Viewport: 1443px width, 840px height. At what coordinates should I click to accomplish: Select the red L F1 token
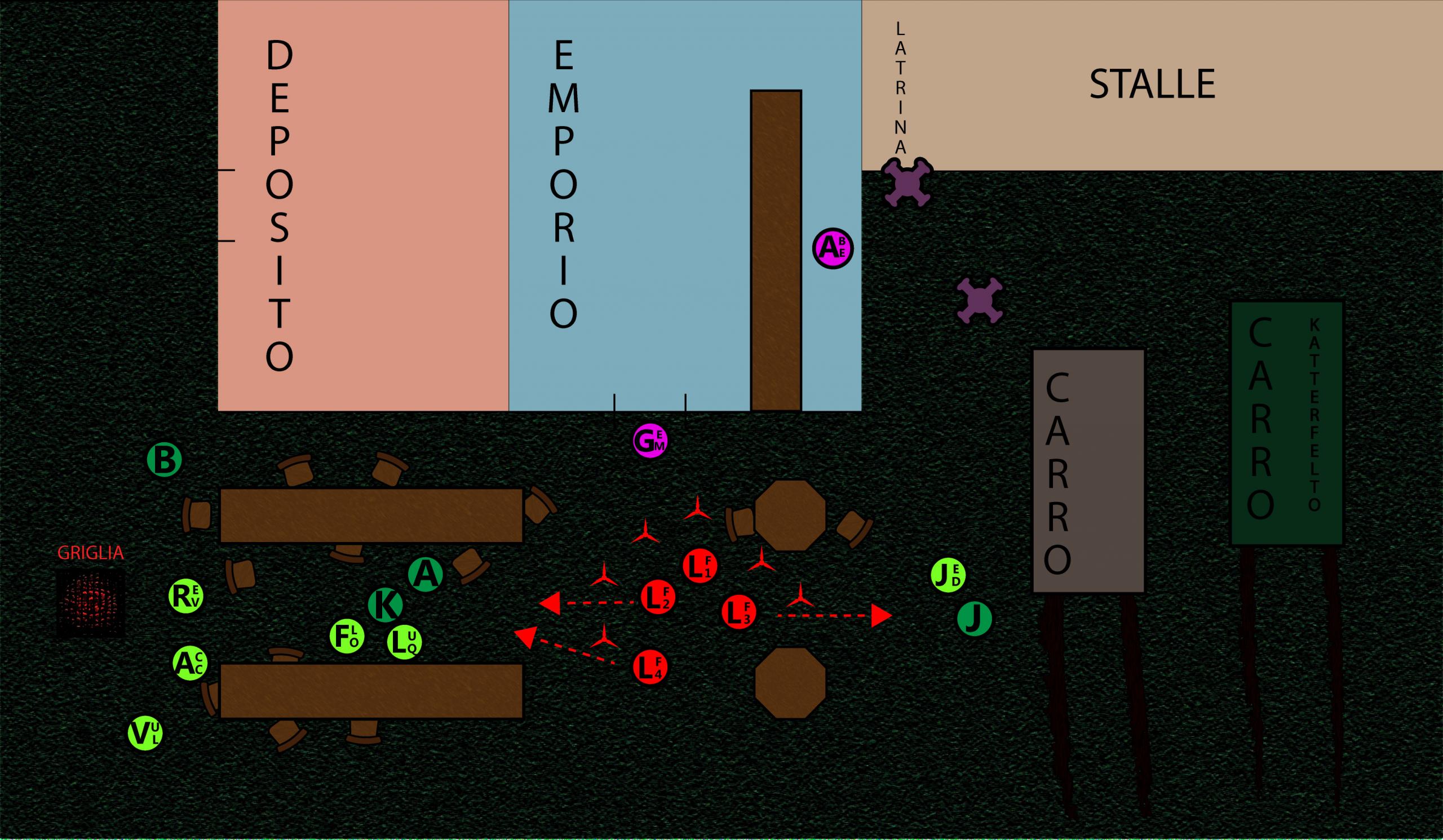700,567
